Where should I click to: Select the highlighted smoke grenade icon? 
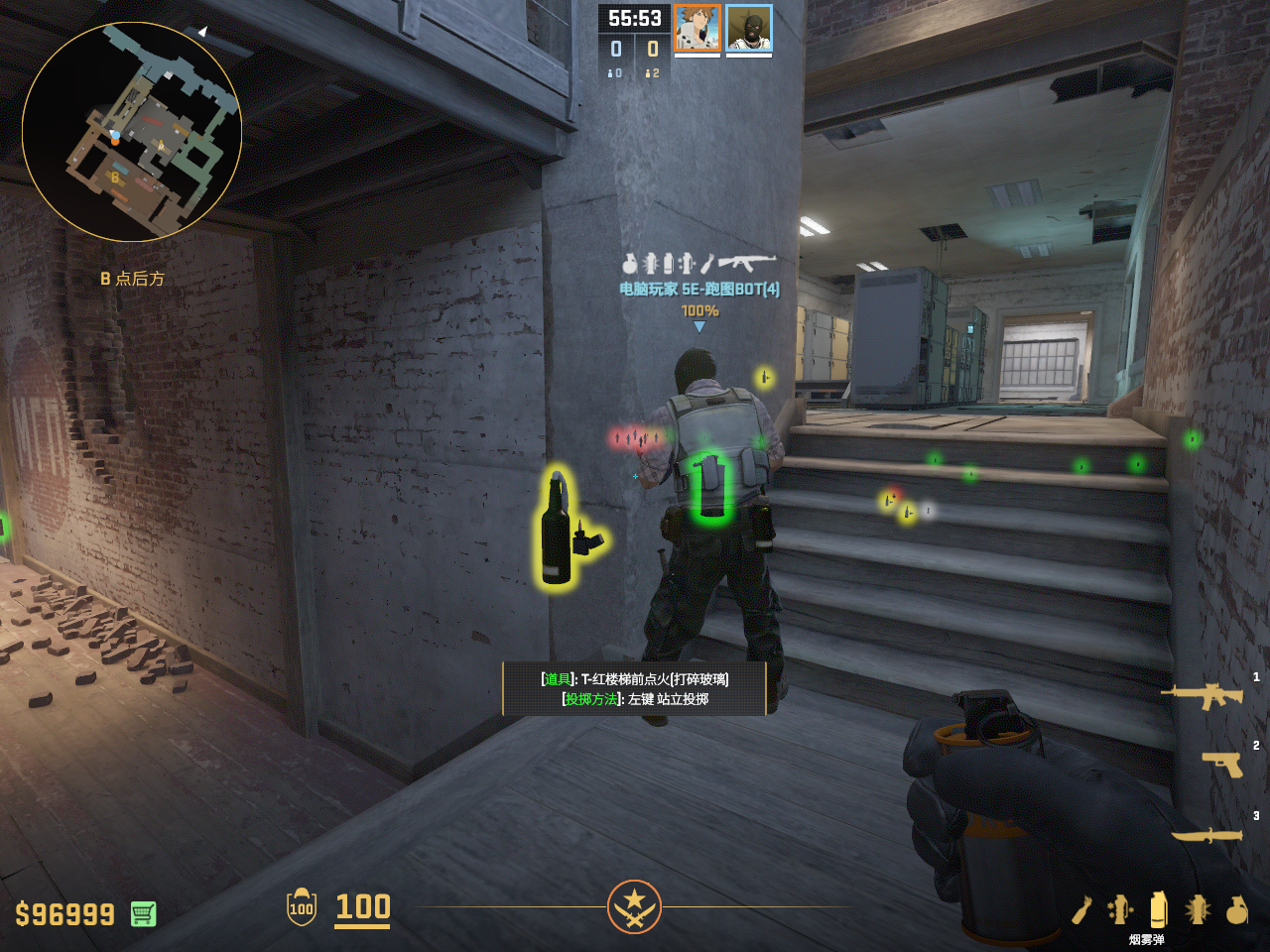pyautogui.click(x=1158, y=908)
